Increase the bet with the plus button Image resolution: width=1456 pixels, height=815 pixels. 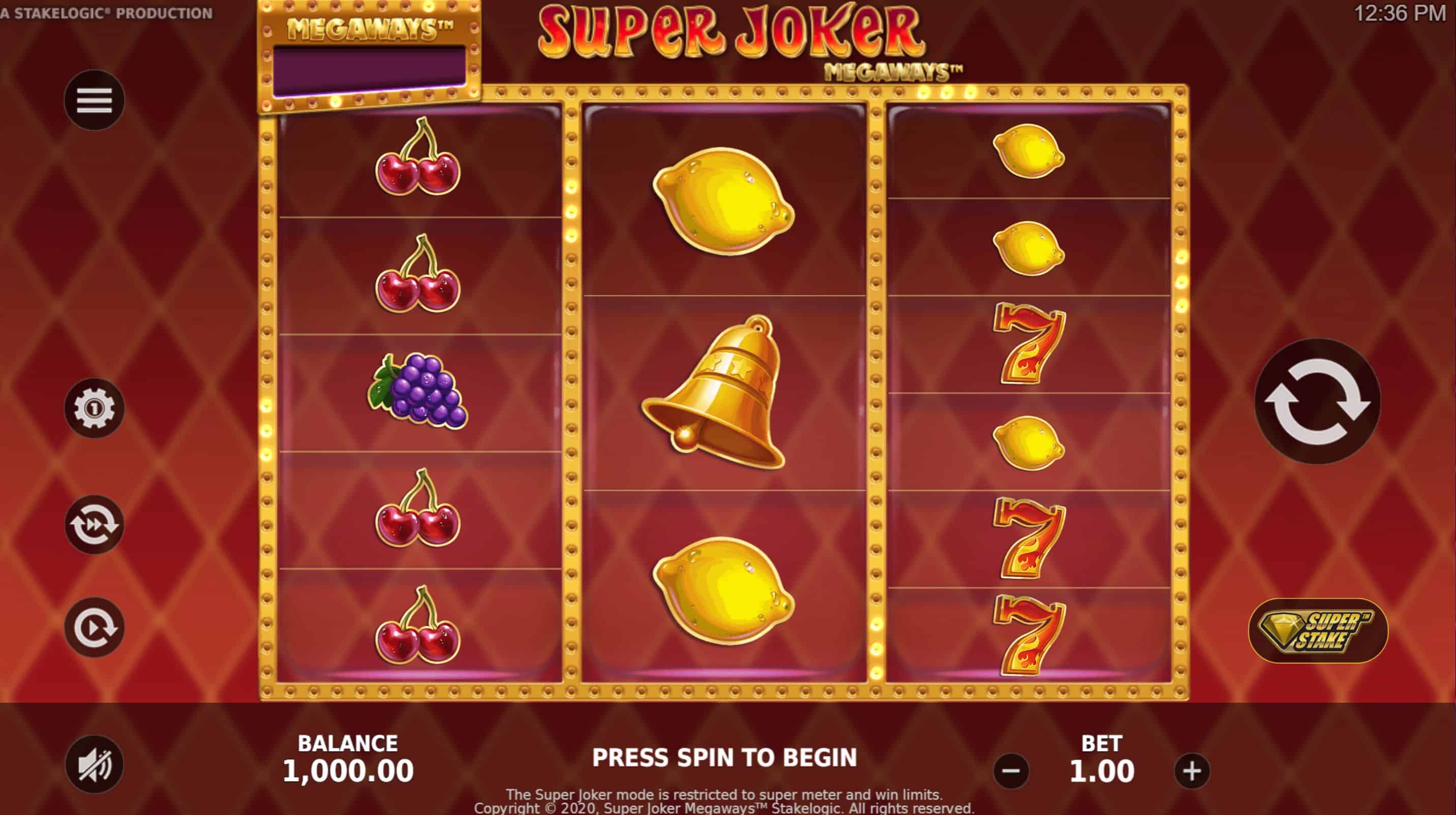[x=1192, y=771]
